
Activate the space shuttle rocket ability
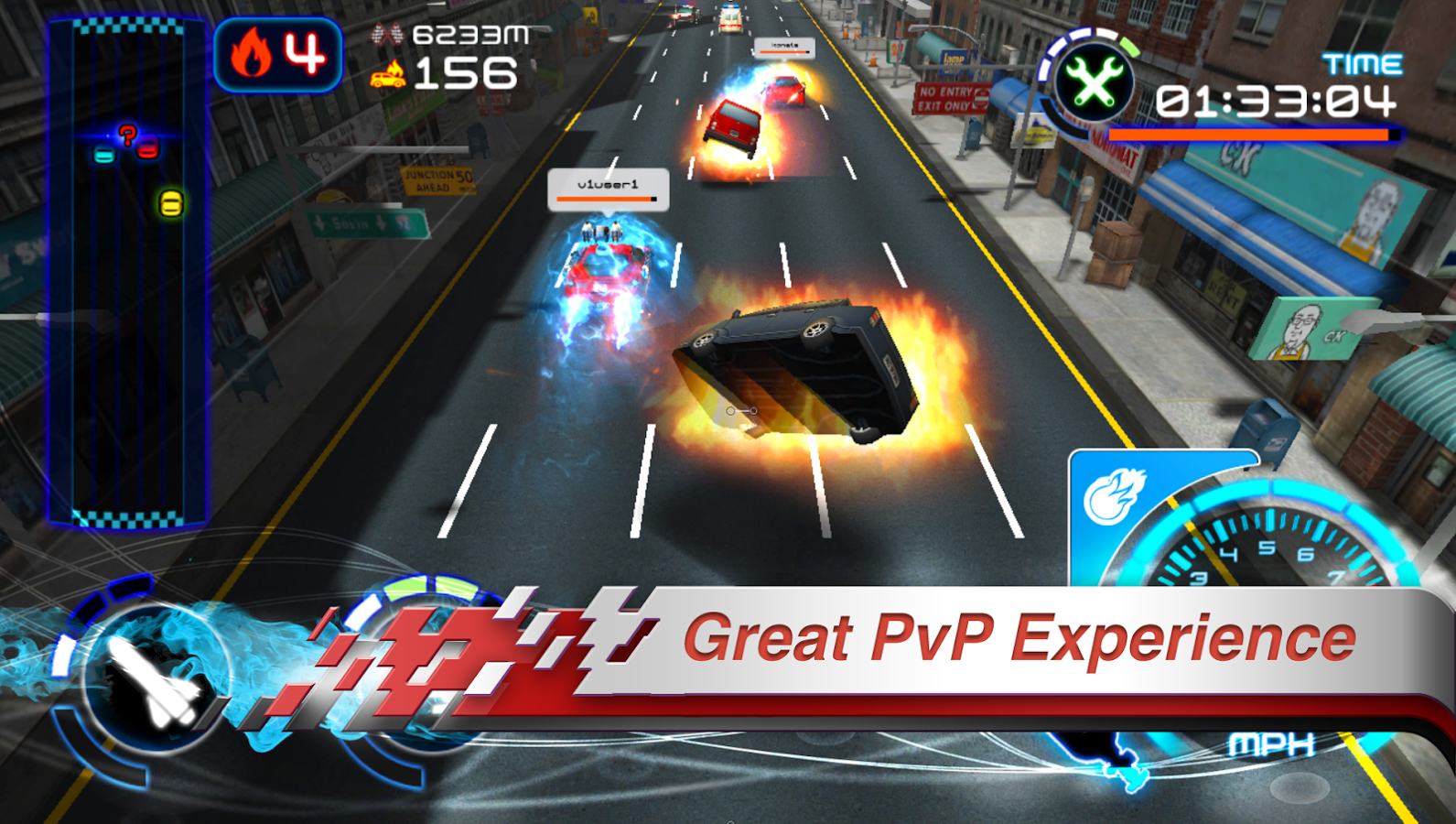pyautogui.click(x=153, y=682)
